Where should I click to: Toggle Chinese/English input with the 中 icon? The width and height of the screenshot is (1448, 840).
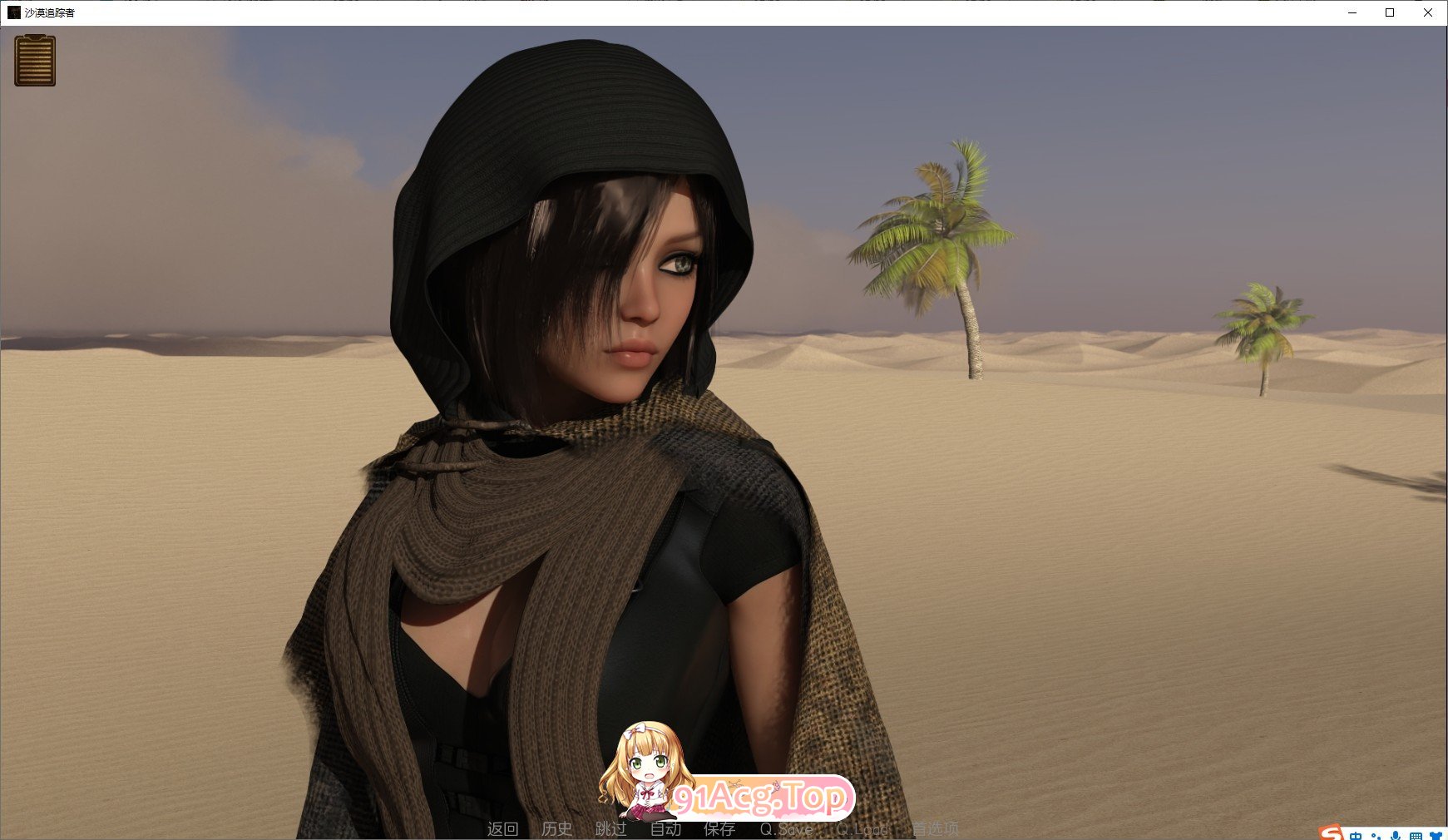click(1356, 835)
